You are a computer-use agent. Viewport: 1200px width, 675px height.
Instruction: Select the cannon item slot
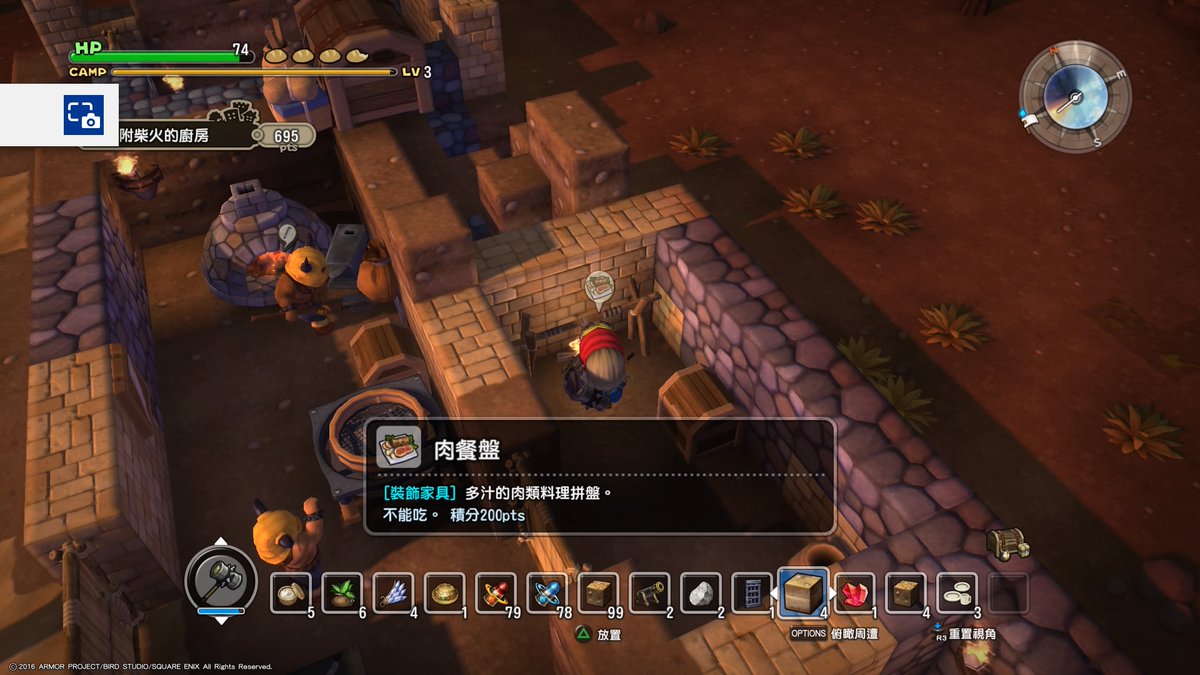pos(650,592)
